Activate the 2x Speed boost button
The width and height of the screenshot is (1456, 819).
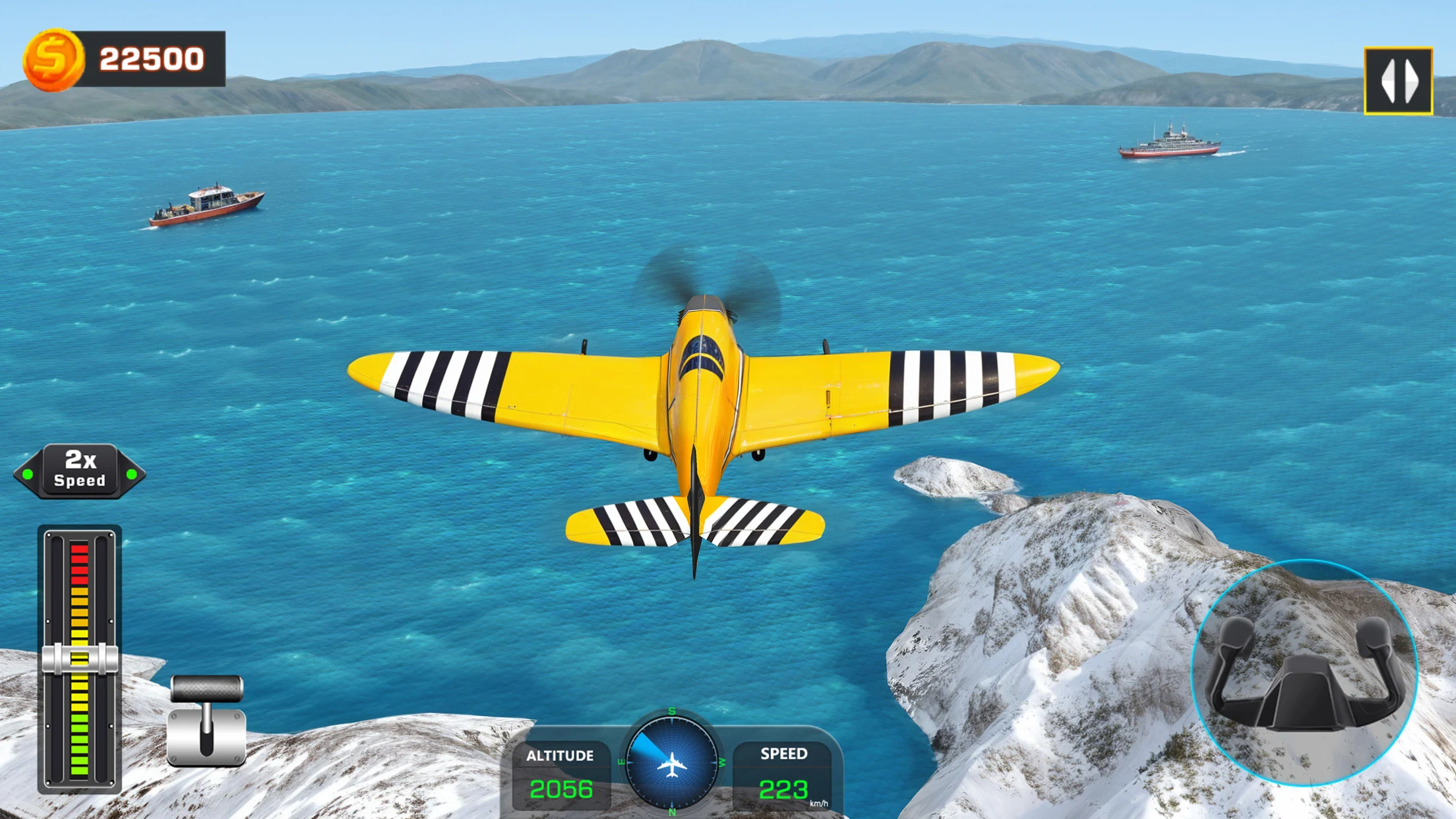tap(80, 471)
